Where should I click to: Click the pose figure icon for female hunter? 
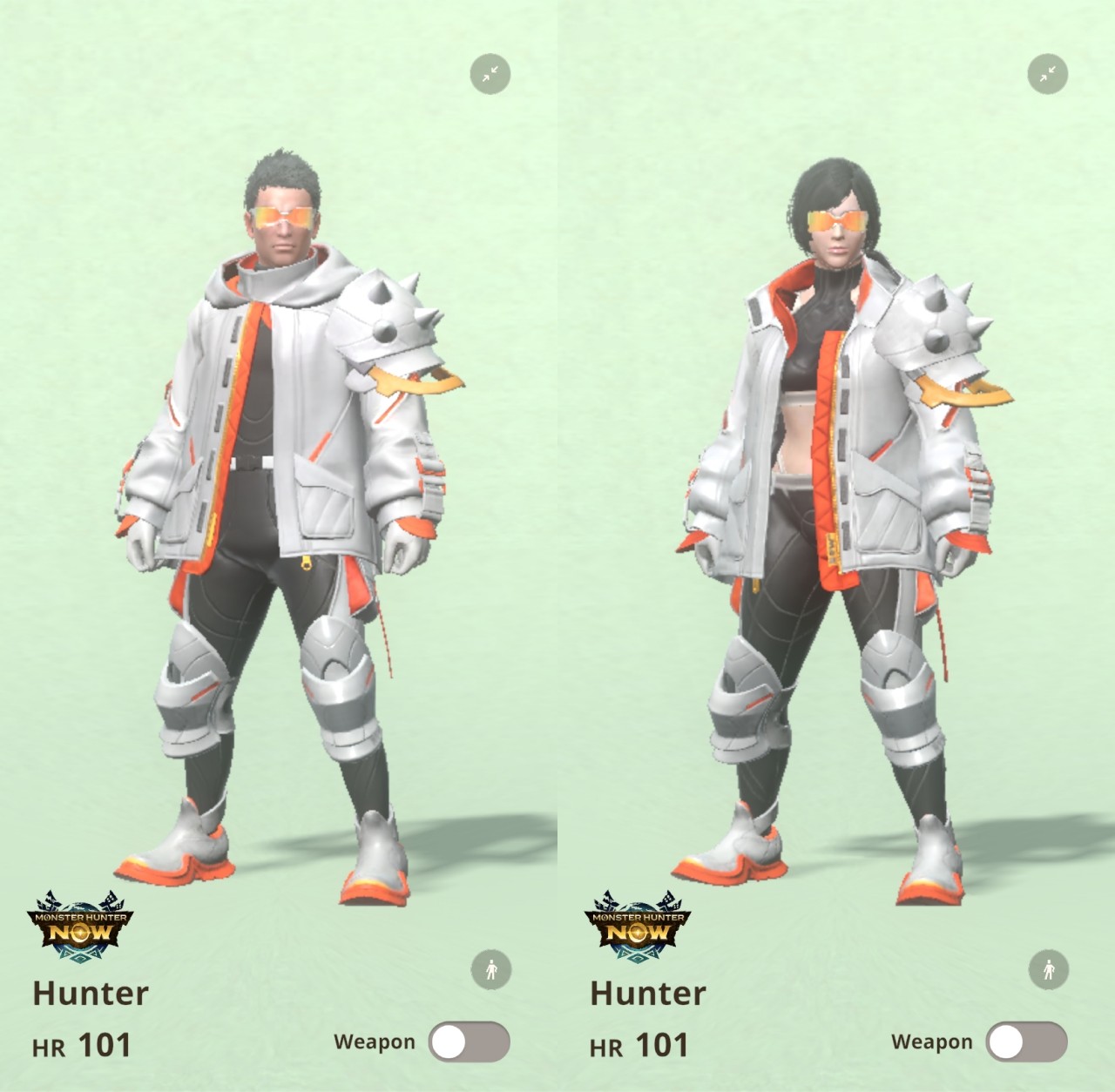pyautogui.click(x=1049, y=969)
